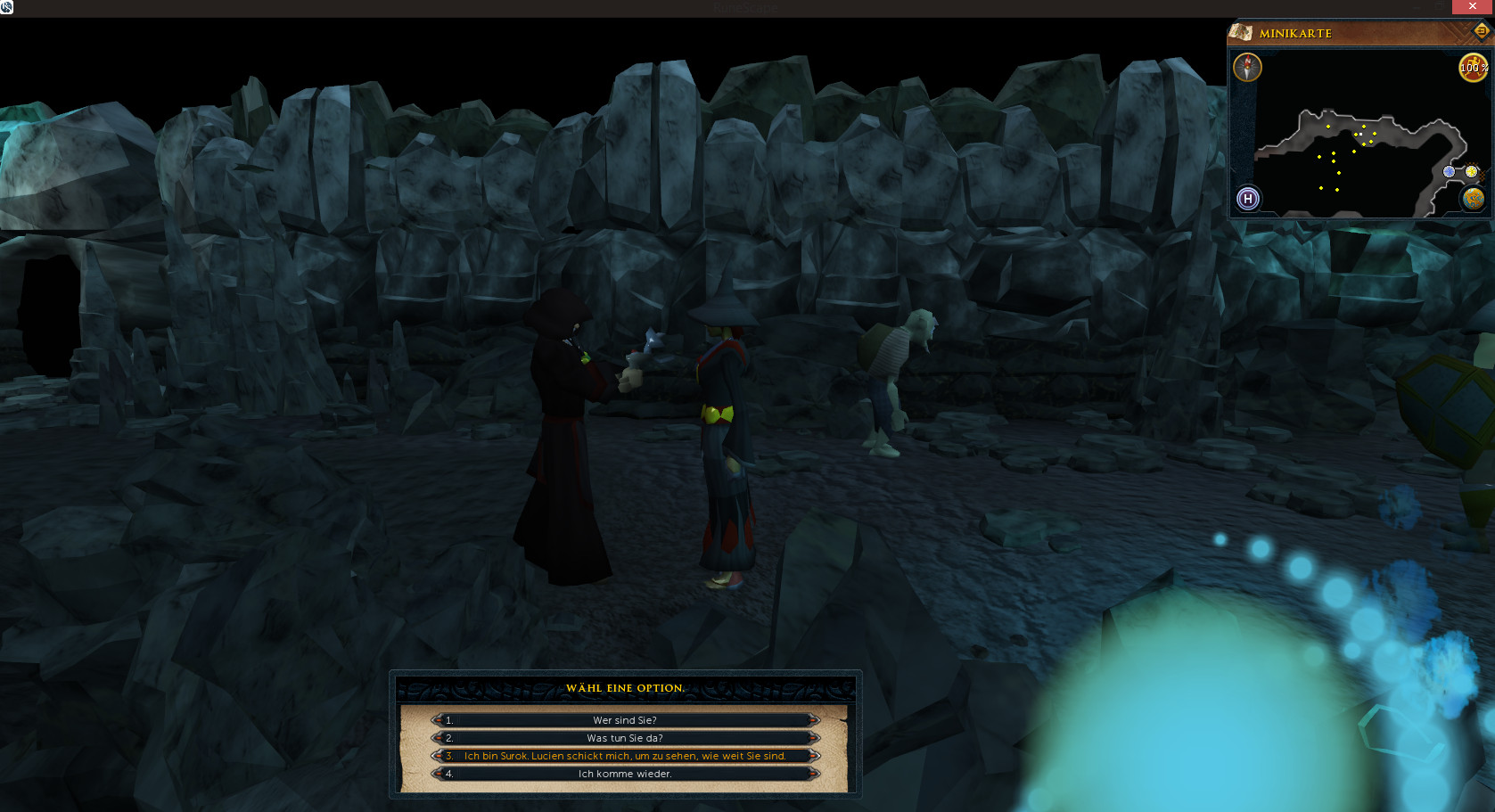Toggle run mode energy orb
Image resolution: width=1495 pixels, height=812 pixels.
[1472, 67]
